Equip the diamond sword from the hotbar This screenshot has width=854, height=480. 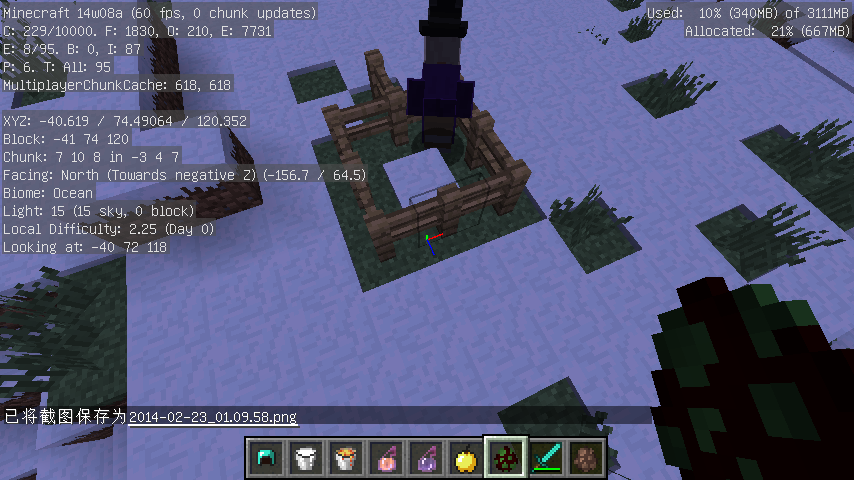pyautogui.click(x=545, y=459)
